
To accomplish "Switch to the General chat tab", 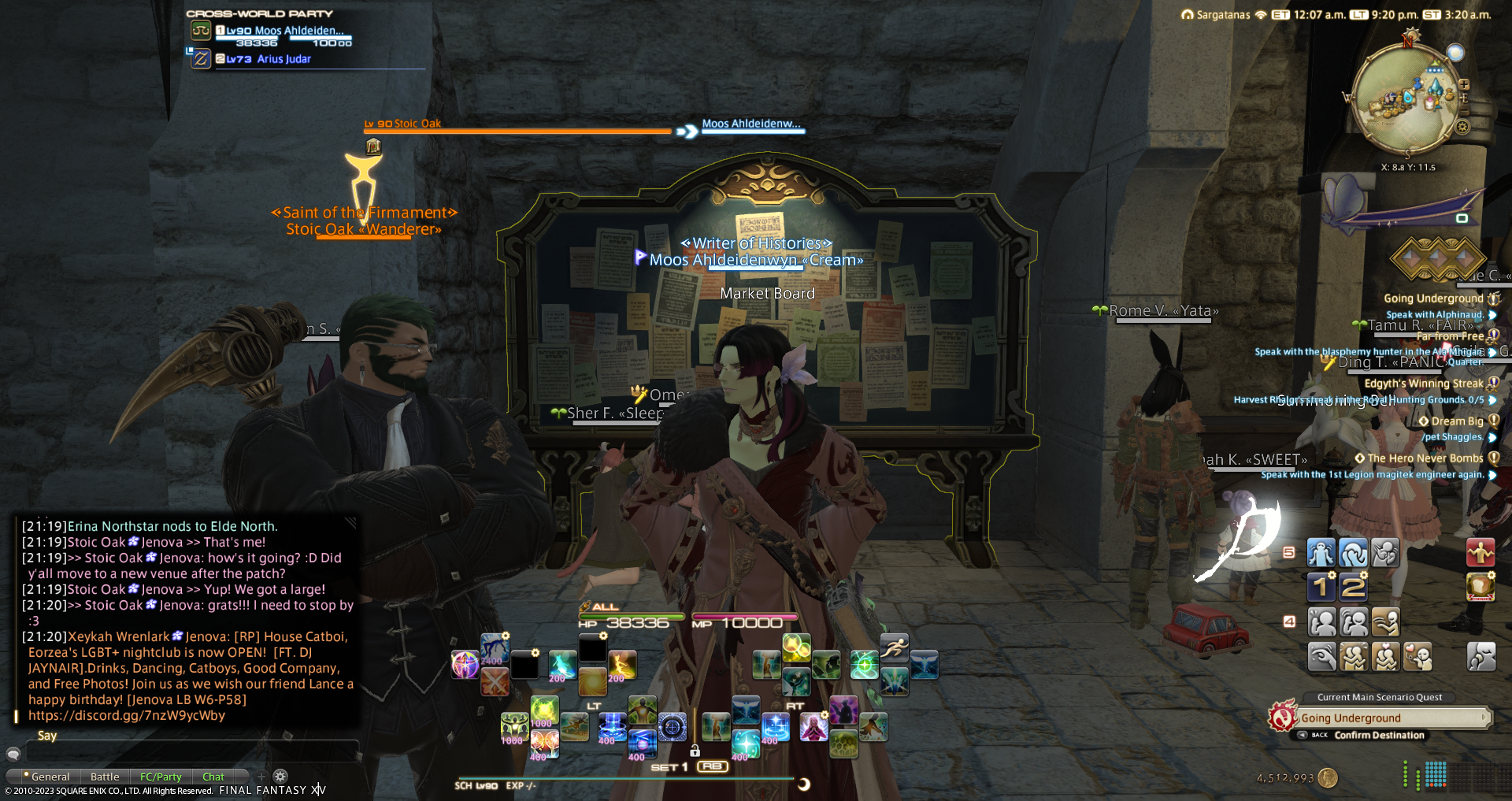I will [x=50, y=777].
